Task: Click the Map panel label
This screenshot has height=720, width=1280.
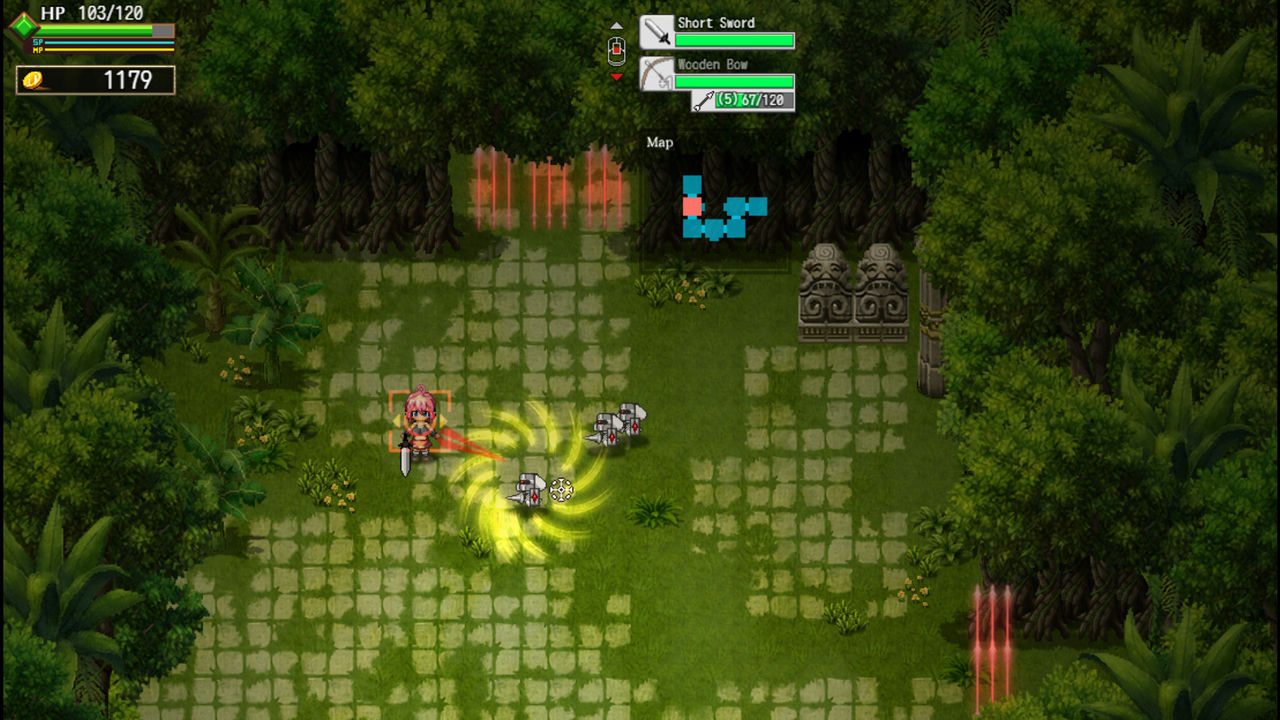Action: (x=661, y=142)
